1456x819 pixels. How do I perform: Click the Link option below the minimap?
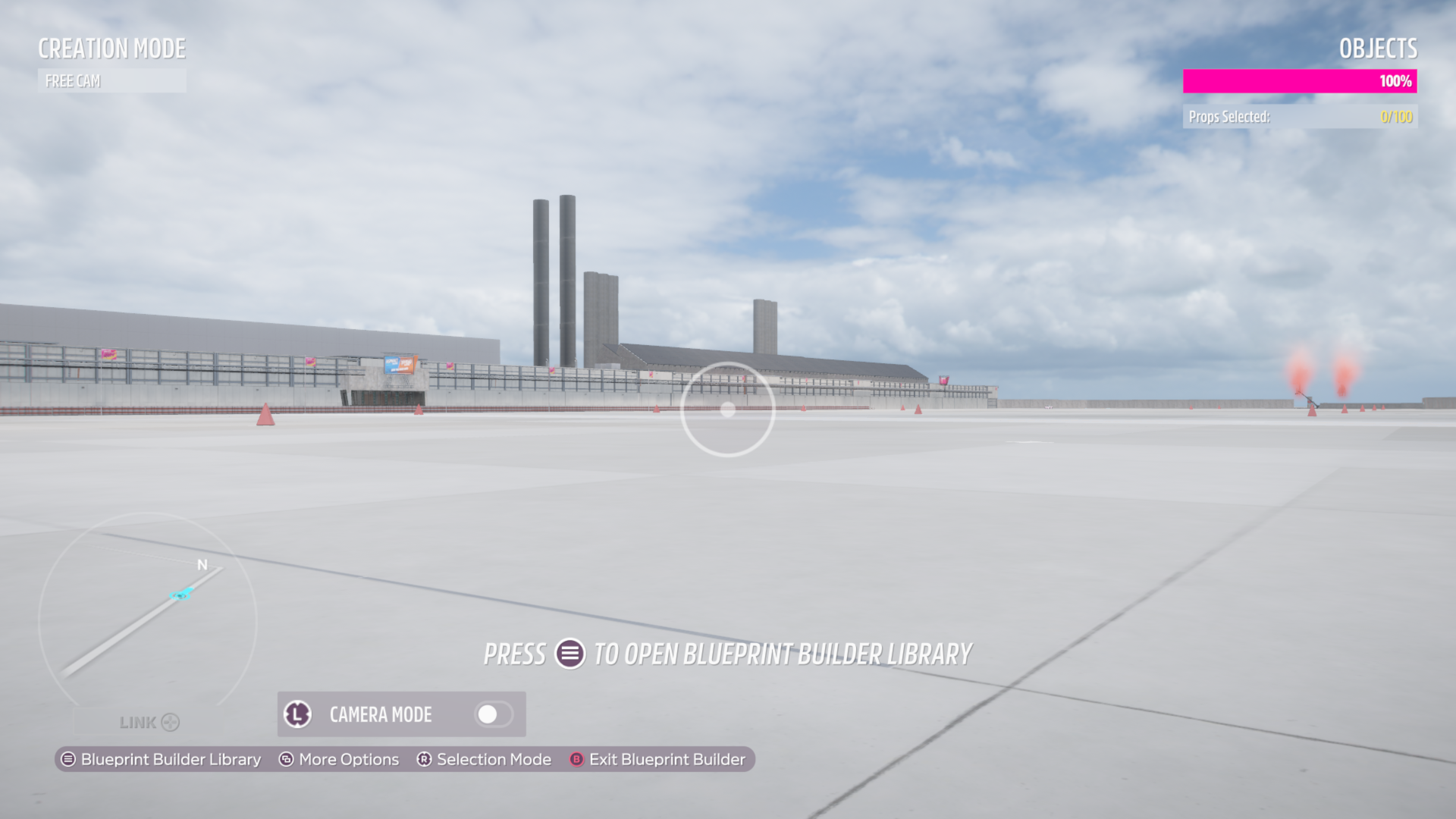click(x=149, y=723)
